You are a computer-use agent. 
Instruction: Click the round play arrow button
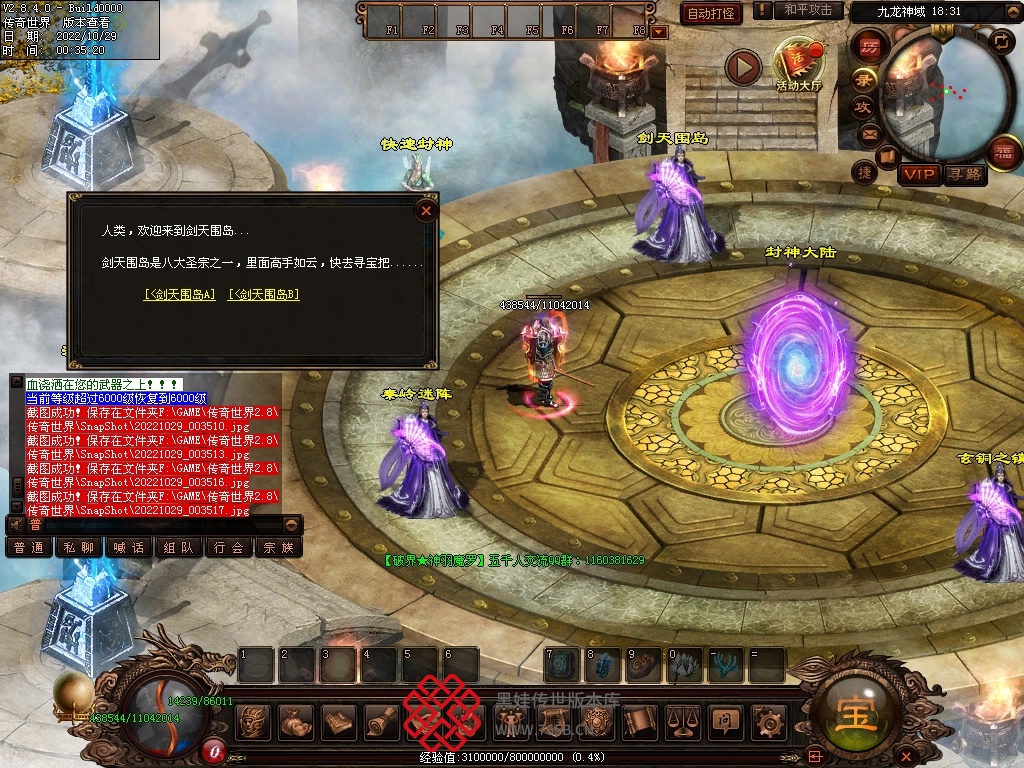point(743,68)
